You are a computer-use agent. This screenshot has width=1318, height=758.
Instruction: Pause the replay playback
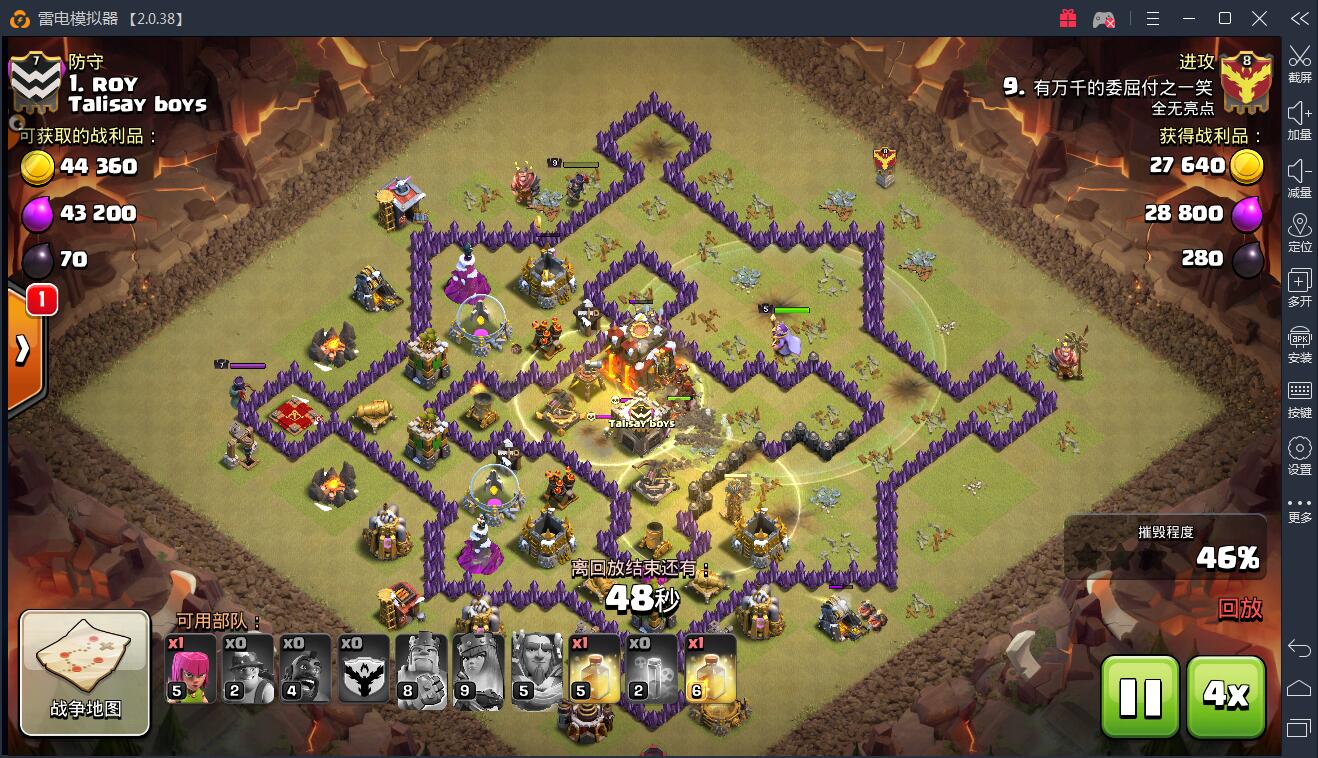pos(1140,696)
